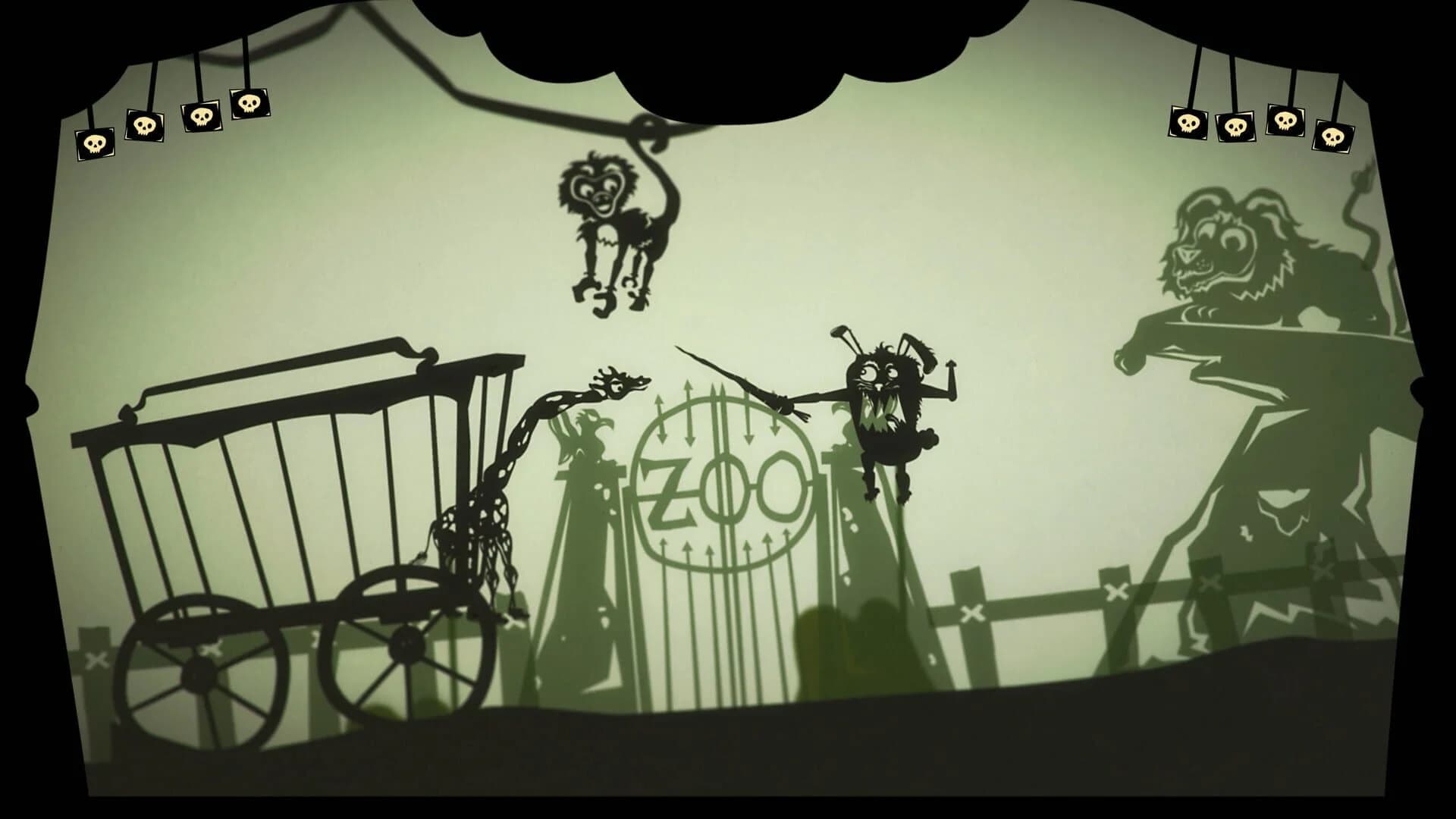
Task: Select the first skull frame top-right
Action: click(x=1188, y=122)
